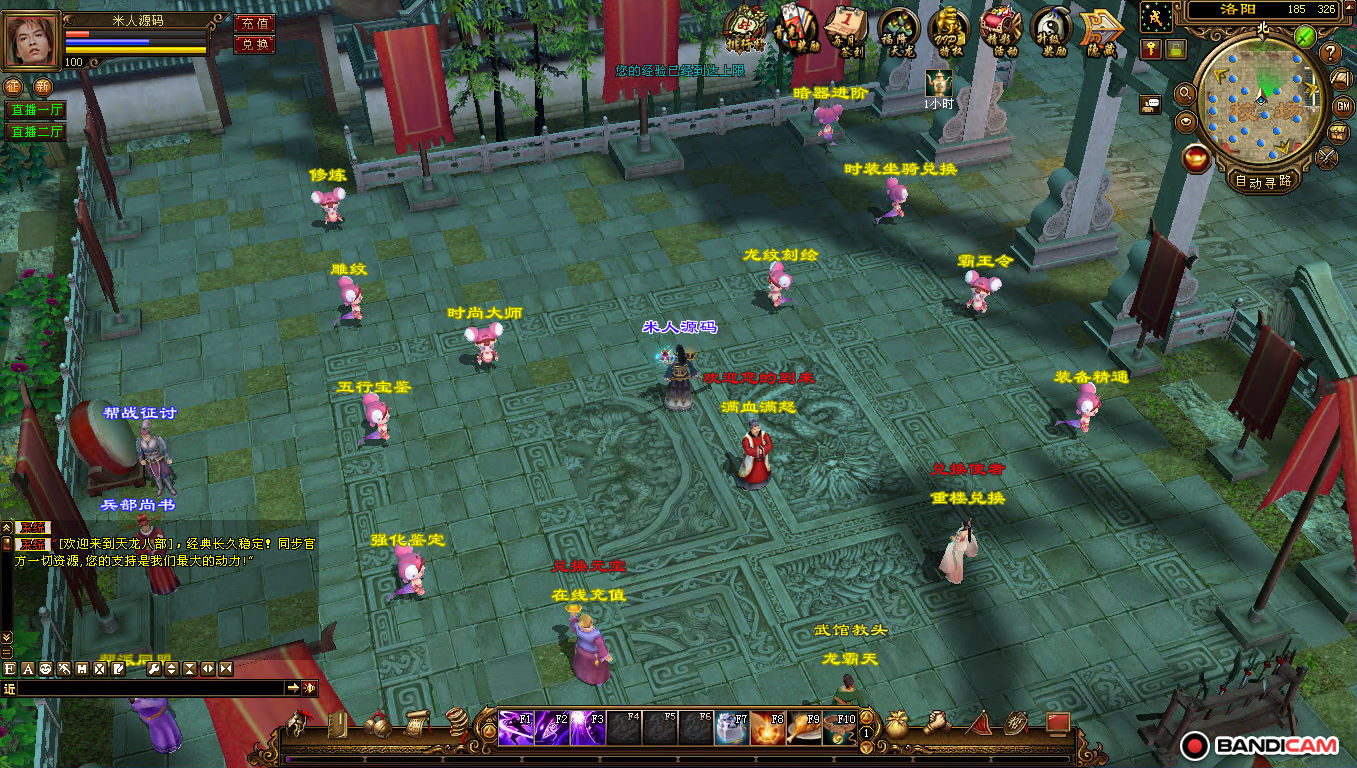Open the money pouch bag icon
The height and width of the screenshot is (768, 1357).
[898, 724]
